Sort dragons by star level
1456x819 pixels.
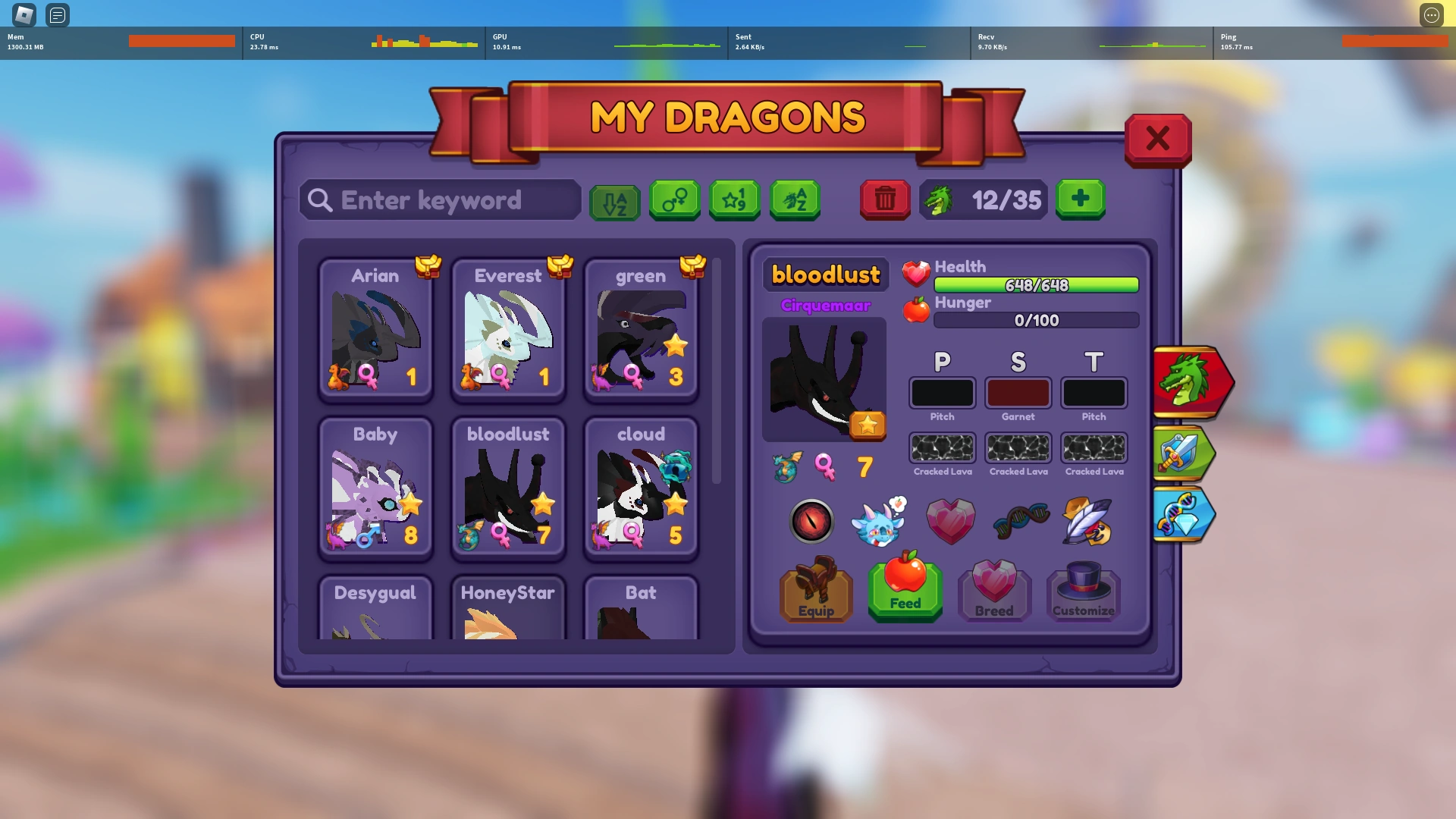(x=734, y=199)
